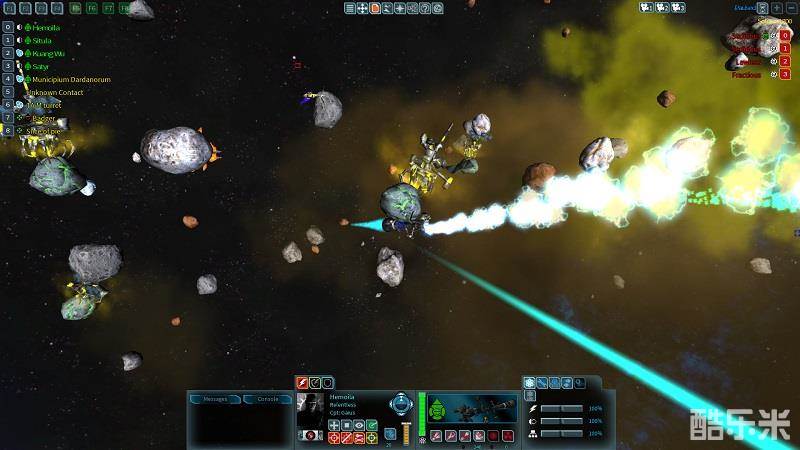The height and width of the screenshot is (450, 800).
Task: Open the main menu list icon
Action: tap(350, 8)
